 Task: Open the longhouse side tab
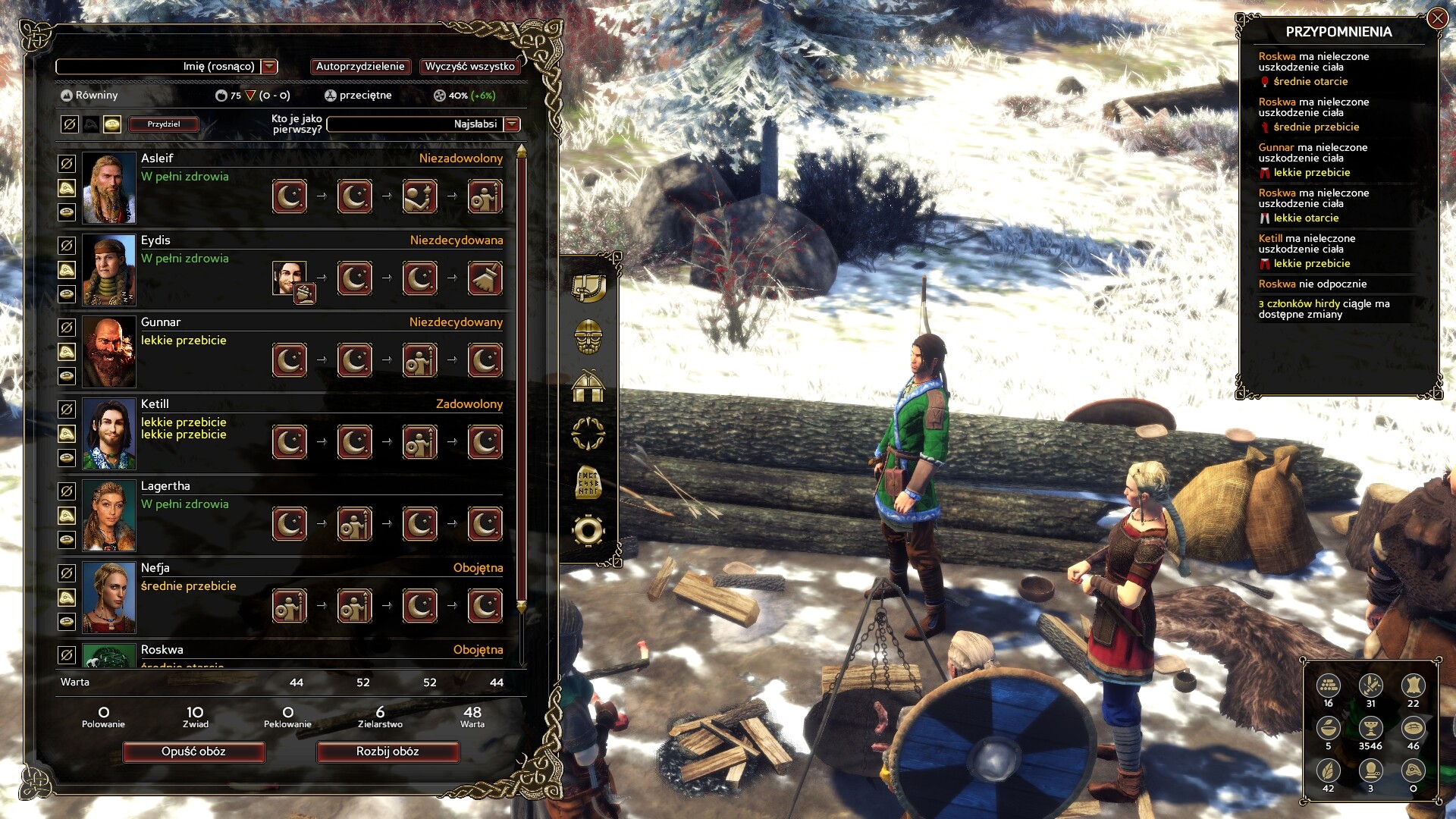click(588, 386)
